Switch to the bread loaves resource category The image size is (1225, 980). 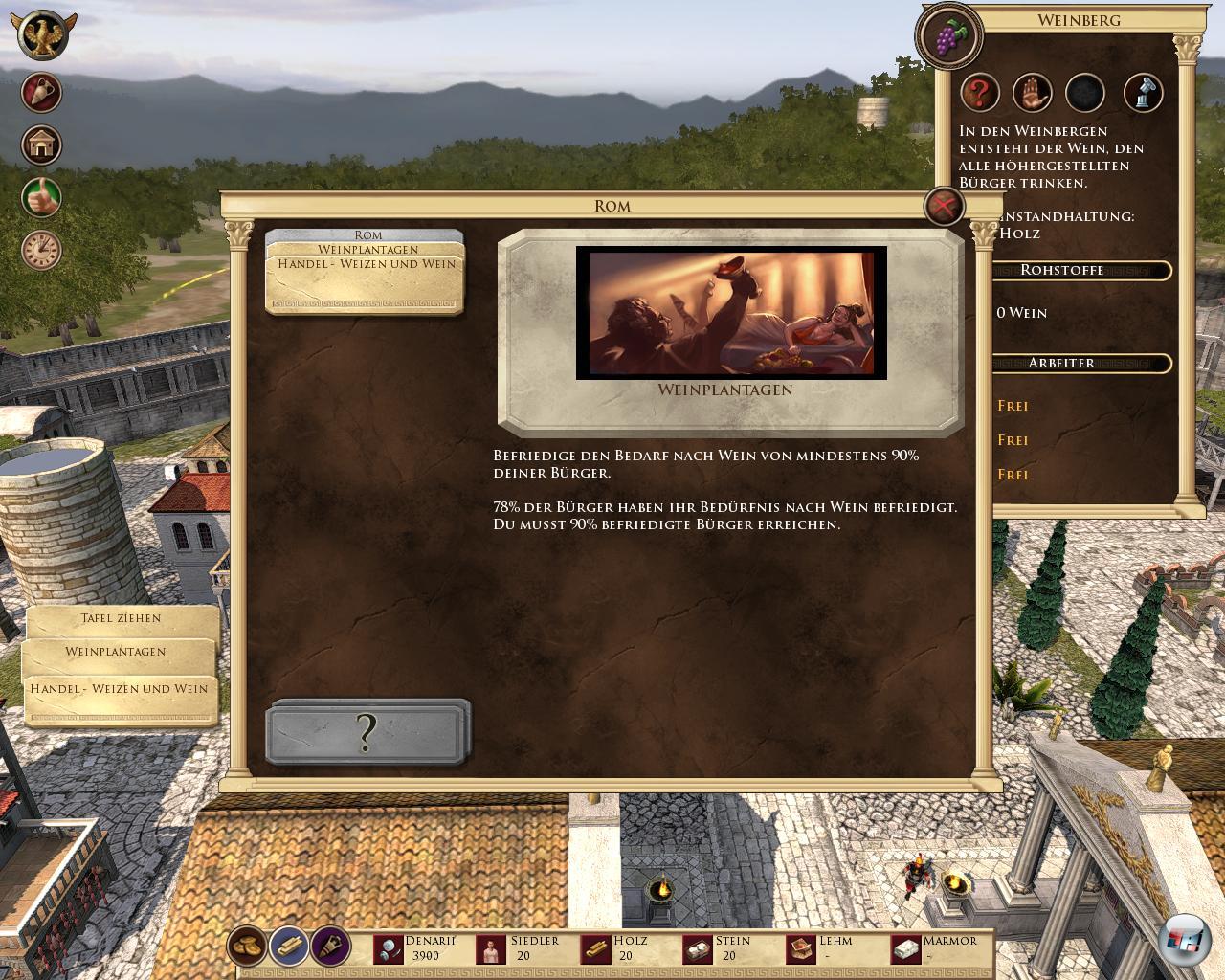pos(248,947)
